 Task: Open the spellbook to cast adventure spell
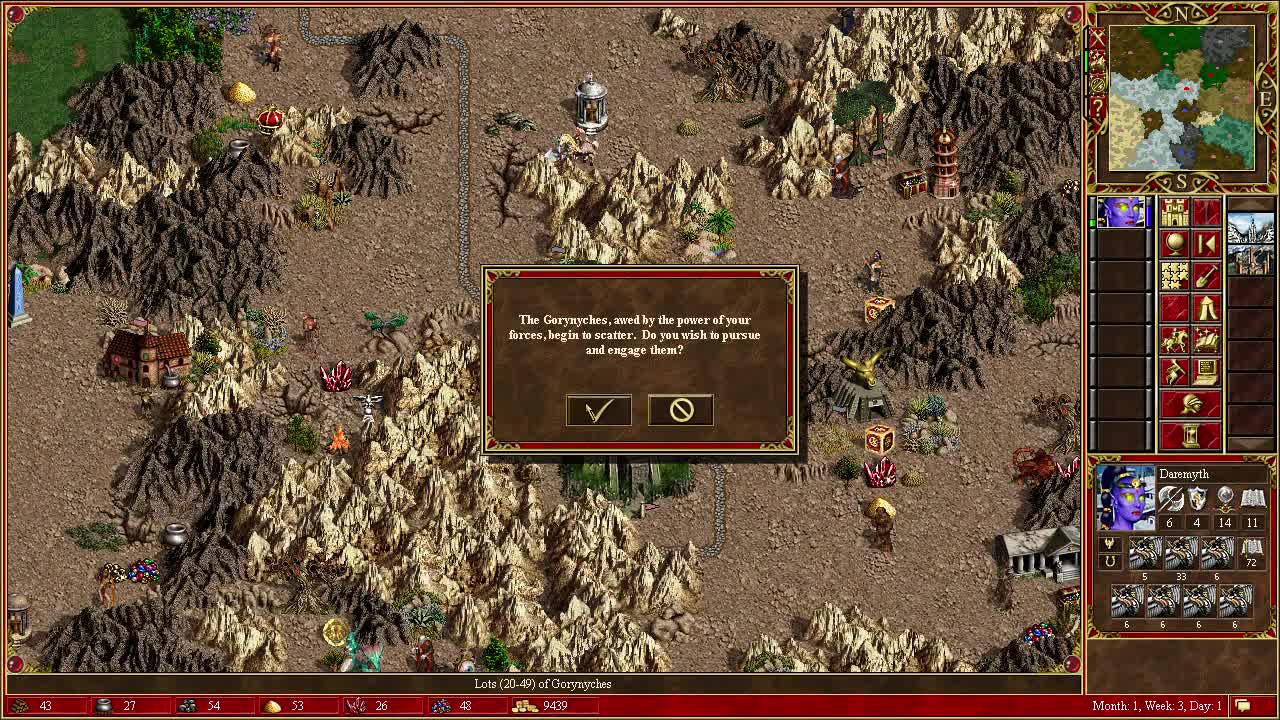click(x=1205, y=338)
